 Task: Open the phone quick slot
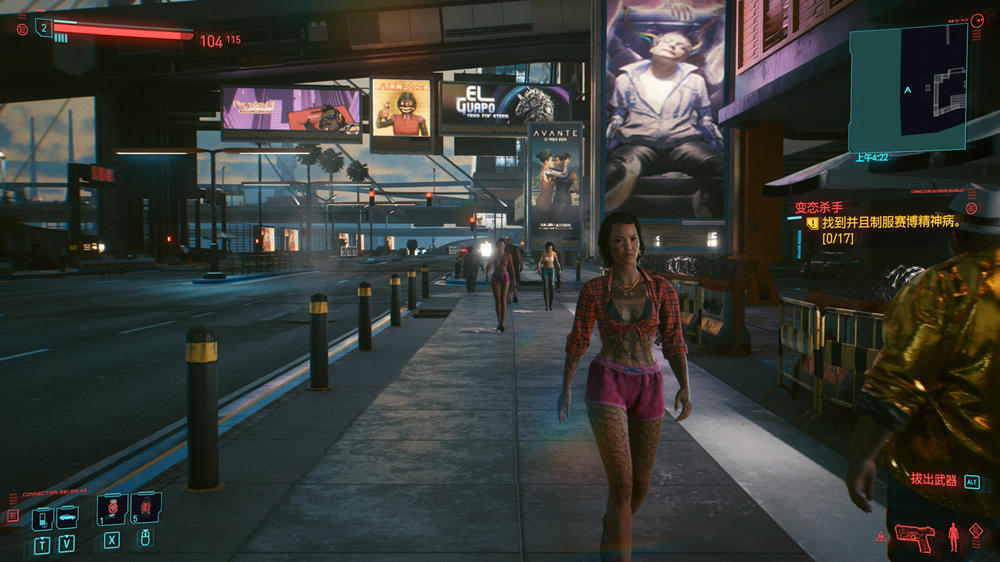click(42, 518)
